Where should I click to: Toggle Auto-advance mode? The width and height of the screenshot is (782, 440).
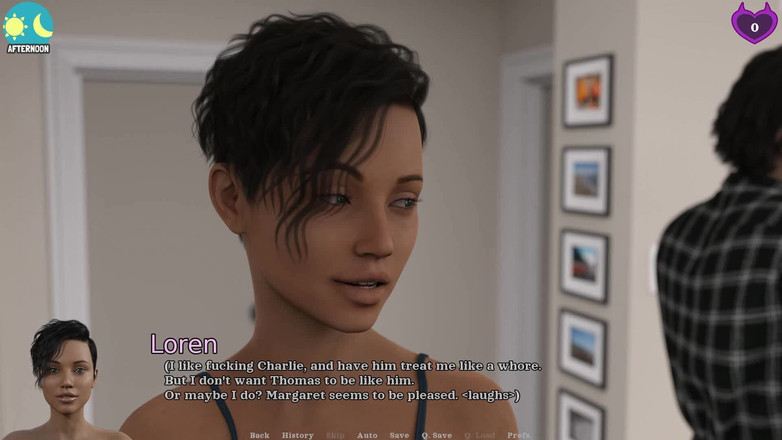tap(367, 435)
